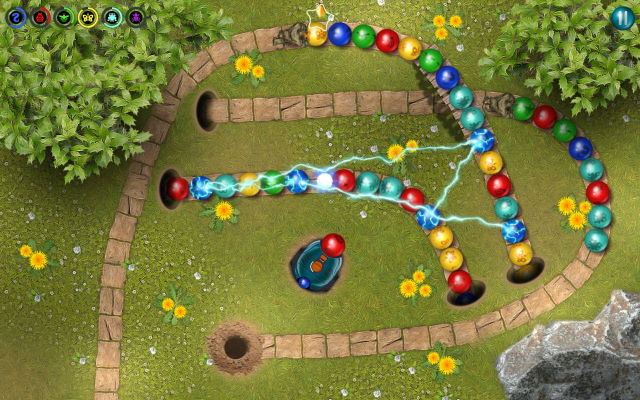Select the green bee icon

coord(64,16)
